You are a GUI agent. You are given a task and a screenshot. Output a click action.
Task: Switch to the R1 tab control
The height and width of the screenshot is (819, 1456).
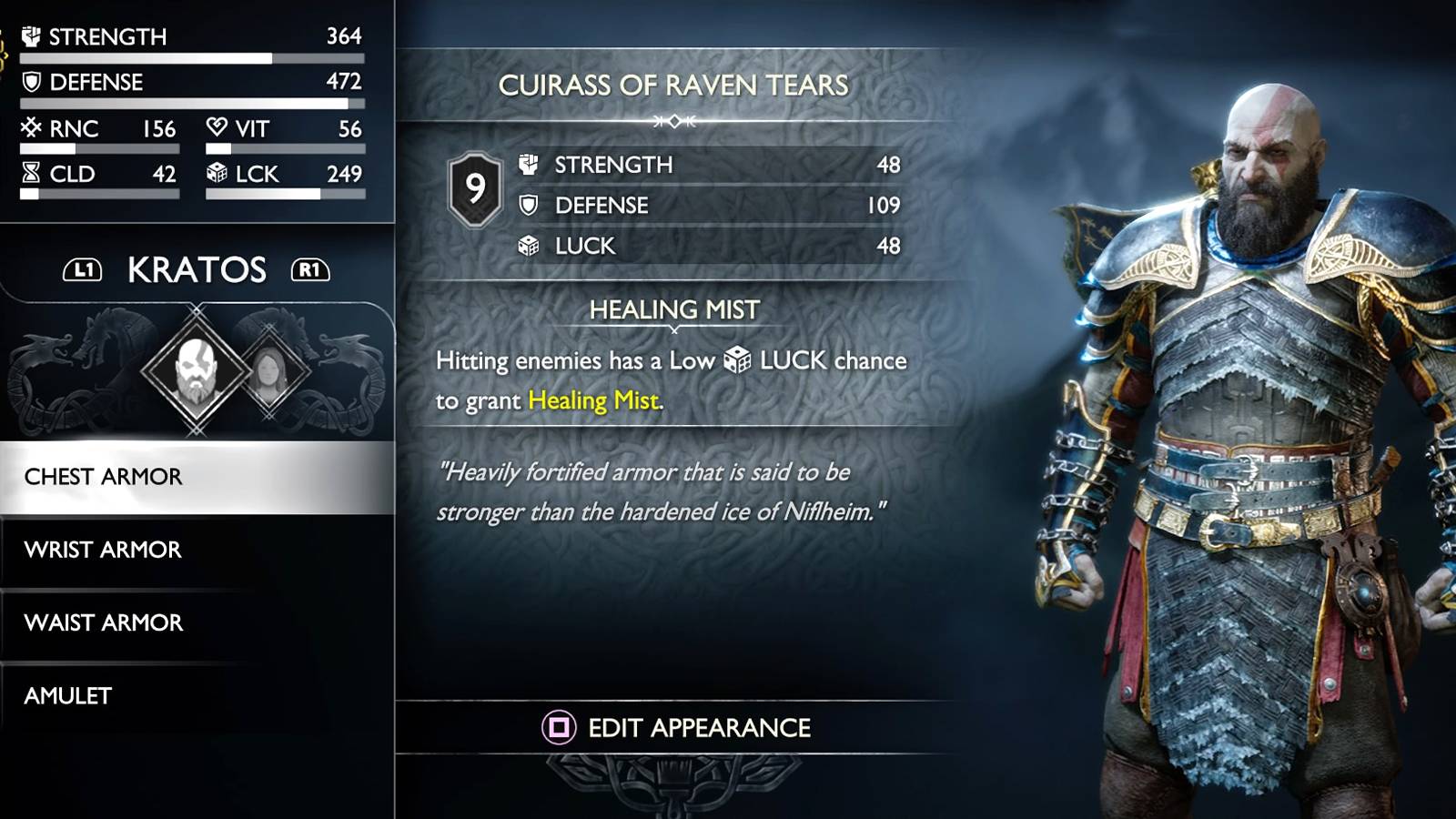click(x=308, y=270)
